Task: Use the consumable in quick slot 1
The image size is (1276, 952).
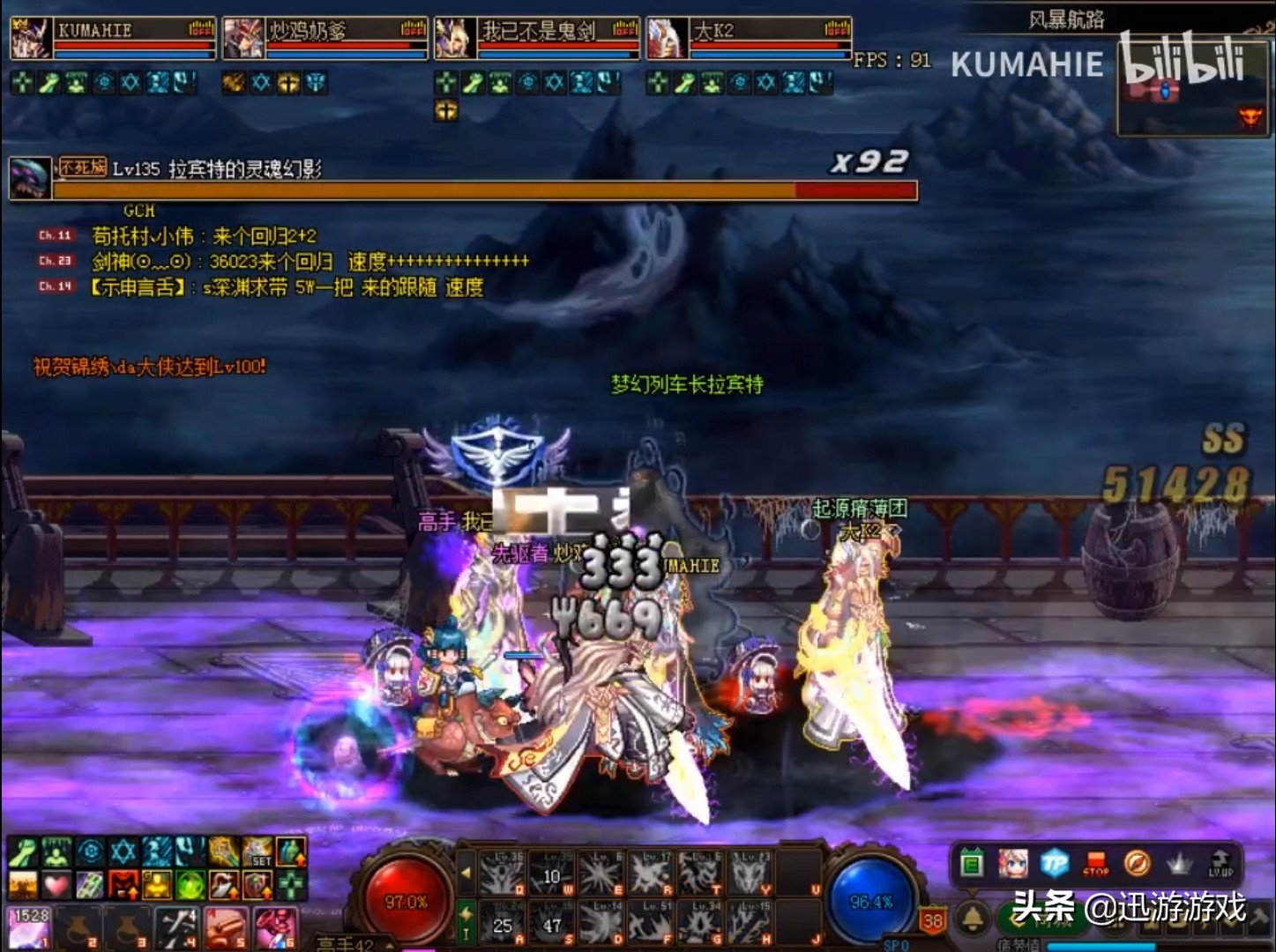Action: (x=29, y=929)
